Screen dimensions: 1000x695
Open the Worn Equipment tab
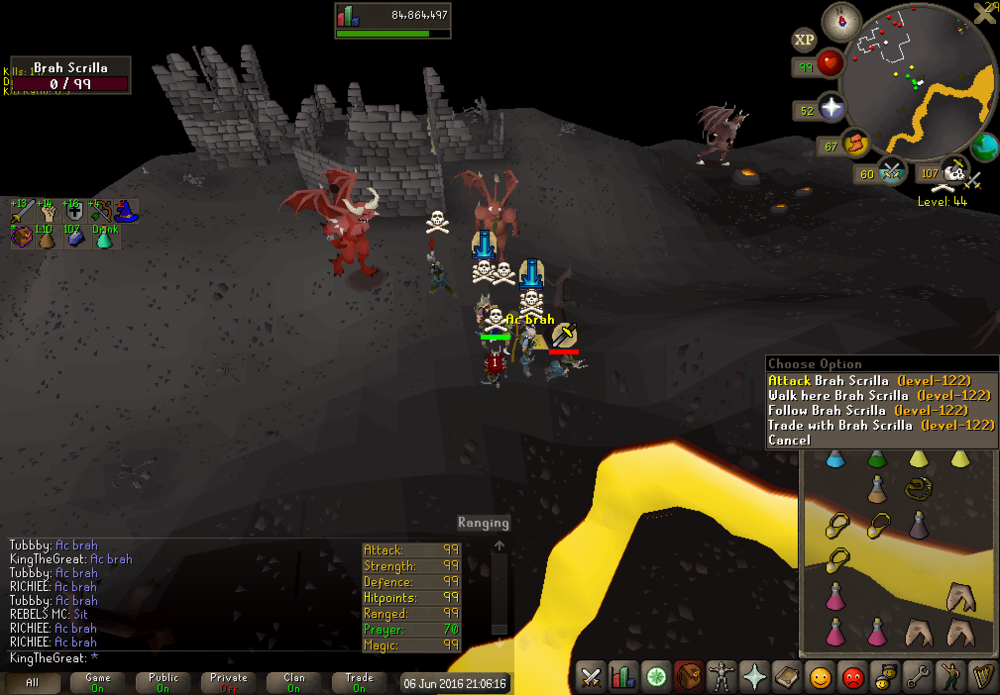[720, 676]
